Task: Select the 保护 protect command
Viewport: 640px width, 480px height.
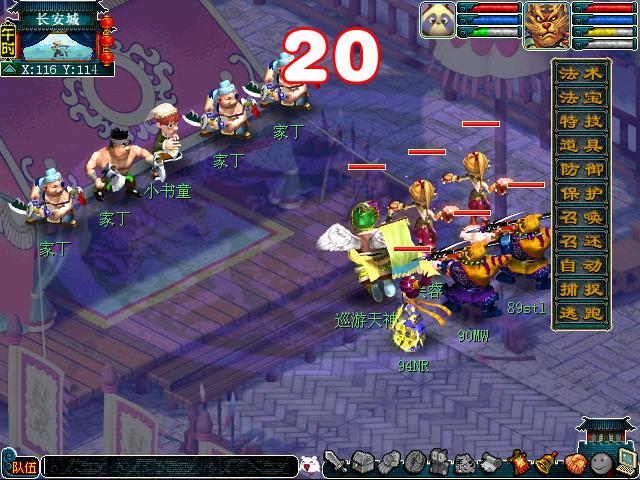Action: click(x=580, y=194)
